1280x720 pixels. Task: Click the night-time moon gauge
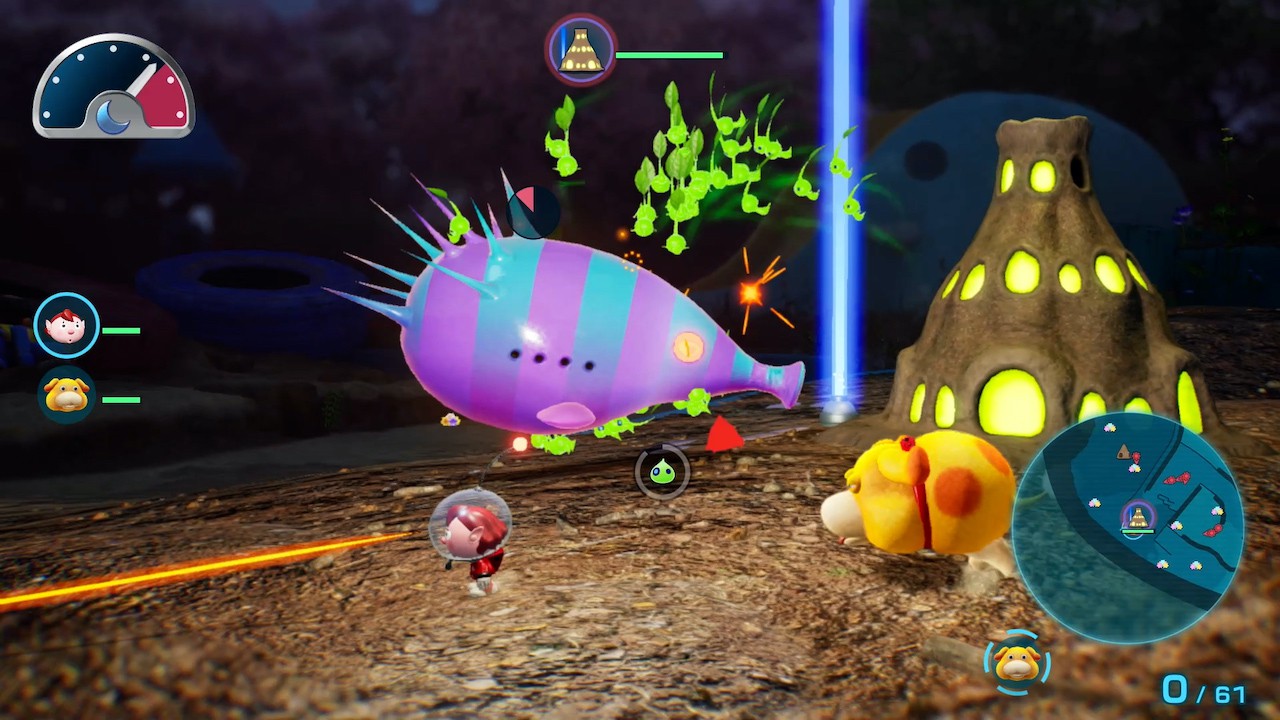[x=113, y=86]
